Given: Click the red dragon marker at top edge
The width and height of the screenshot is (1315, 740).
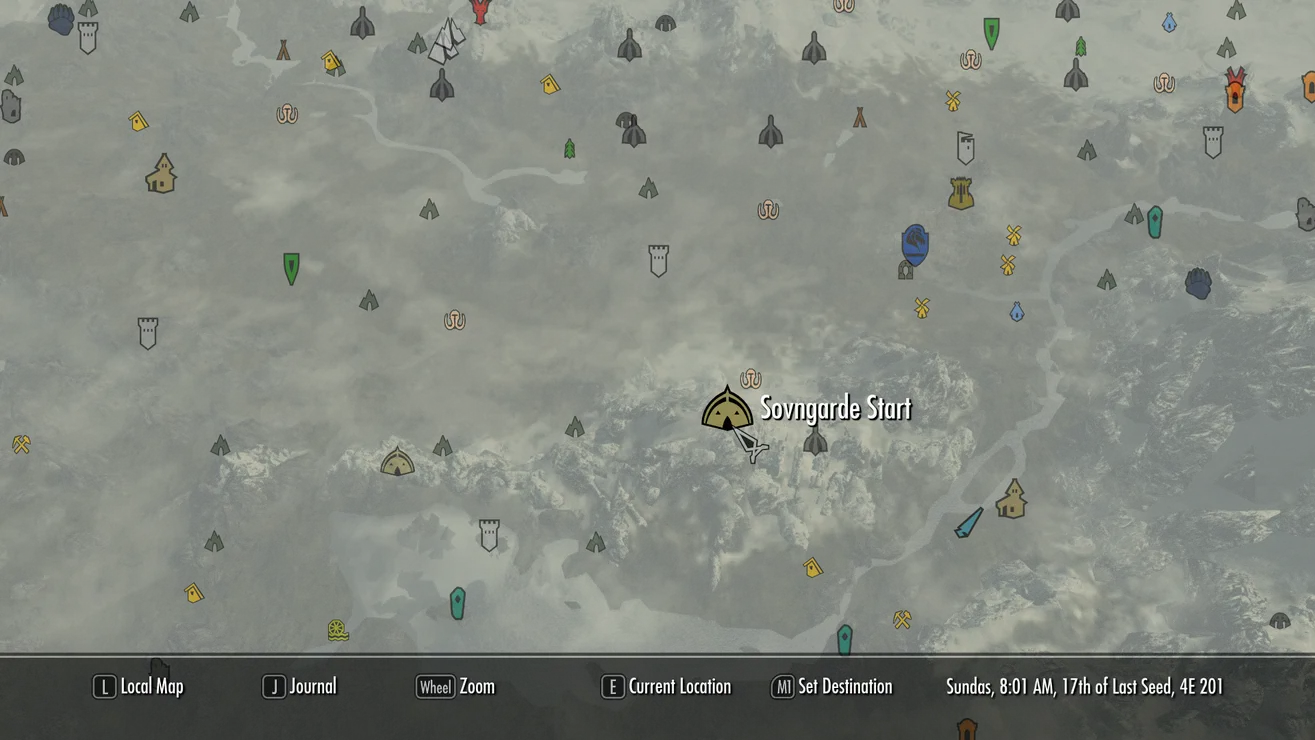Looking at the screenshot, I should click(481, 11).
